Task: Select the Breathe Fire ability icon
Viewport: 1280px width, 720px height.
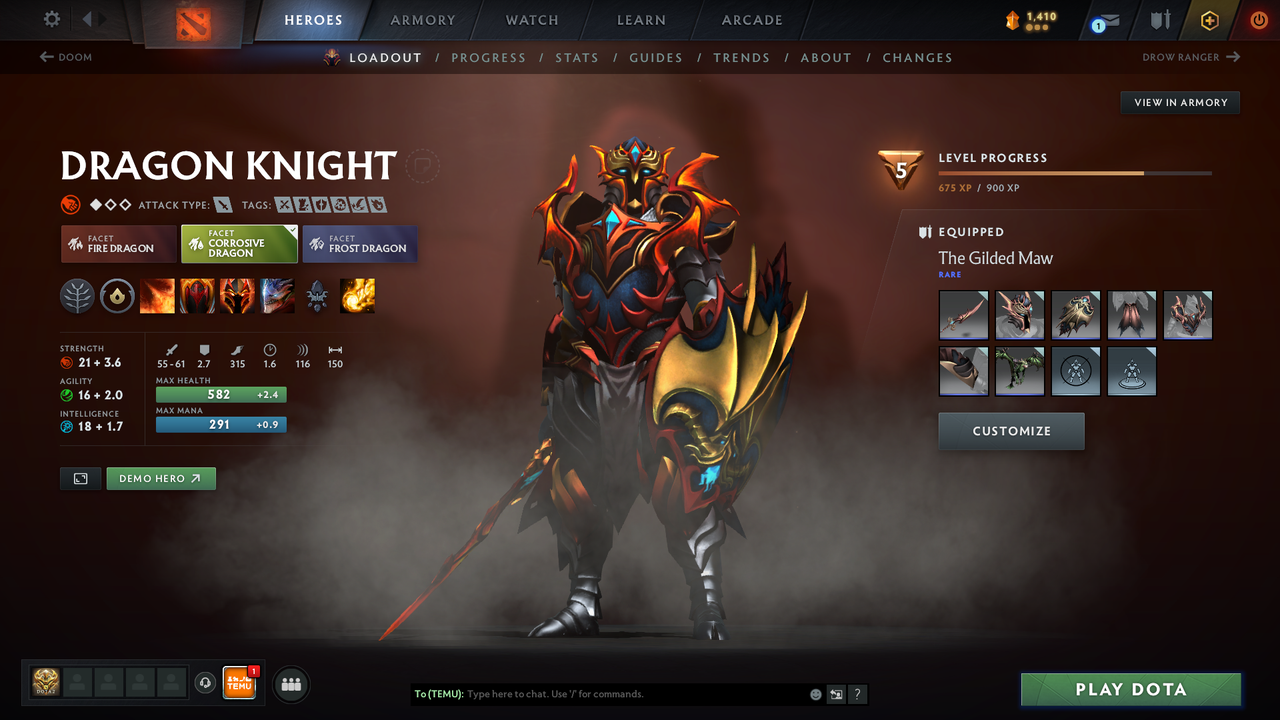Action: pos(157,295)
